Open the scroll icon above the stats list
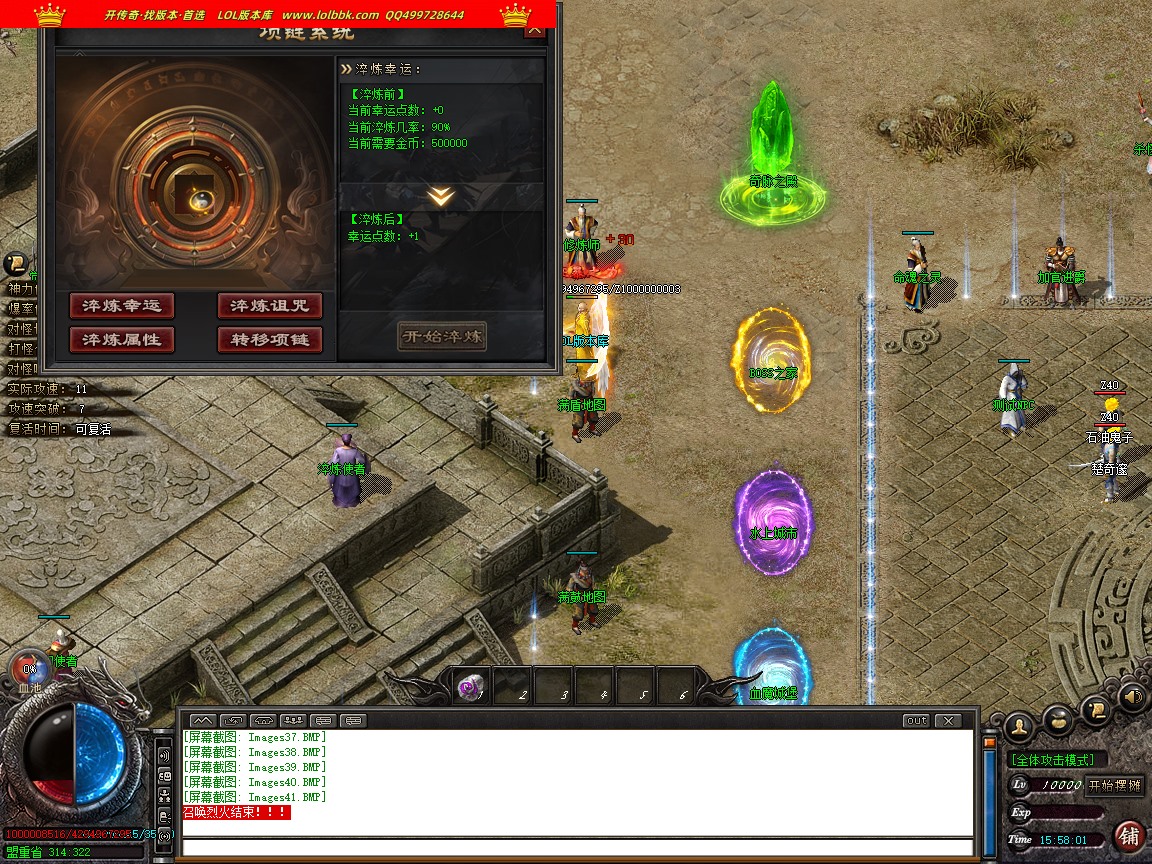Viewport: 1152px width, 864px height. click(16, 264)
